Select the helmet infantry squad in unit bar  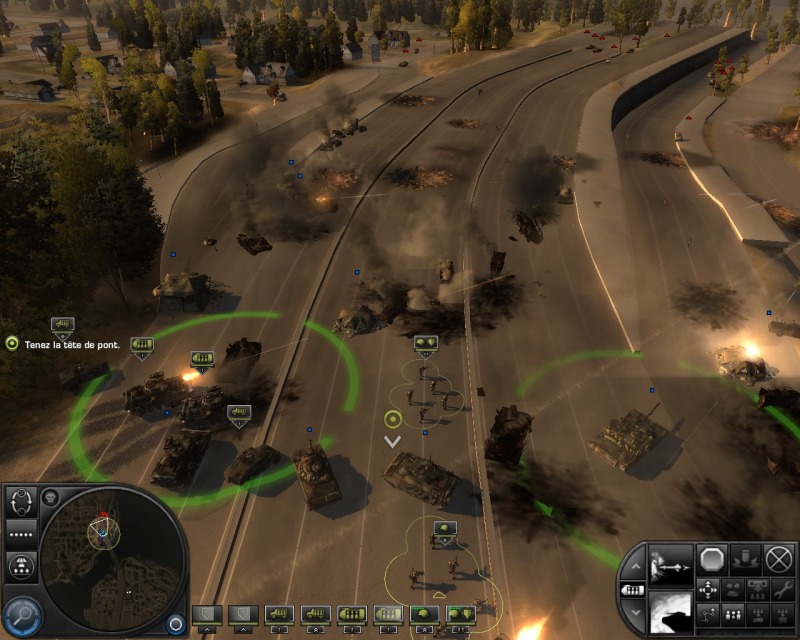pyautogui.click(x=424, y=613)
